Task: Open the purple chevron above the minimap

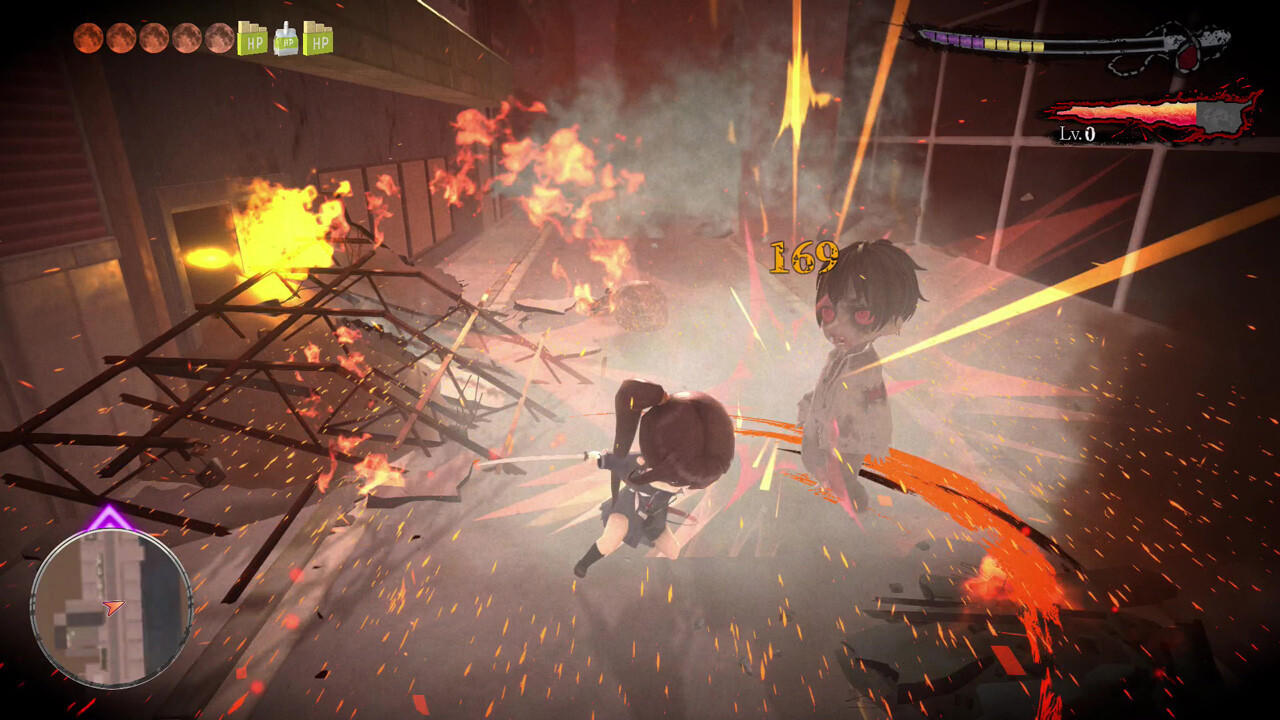Action: pos(107,516)
